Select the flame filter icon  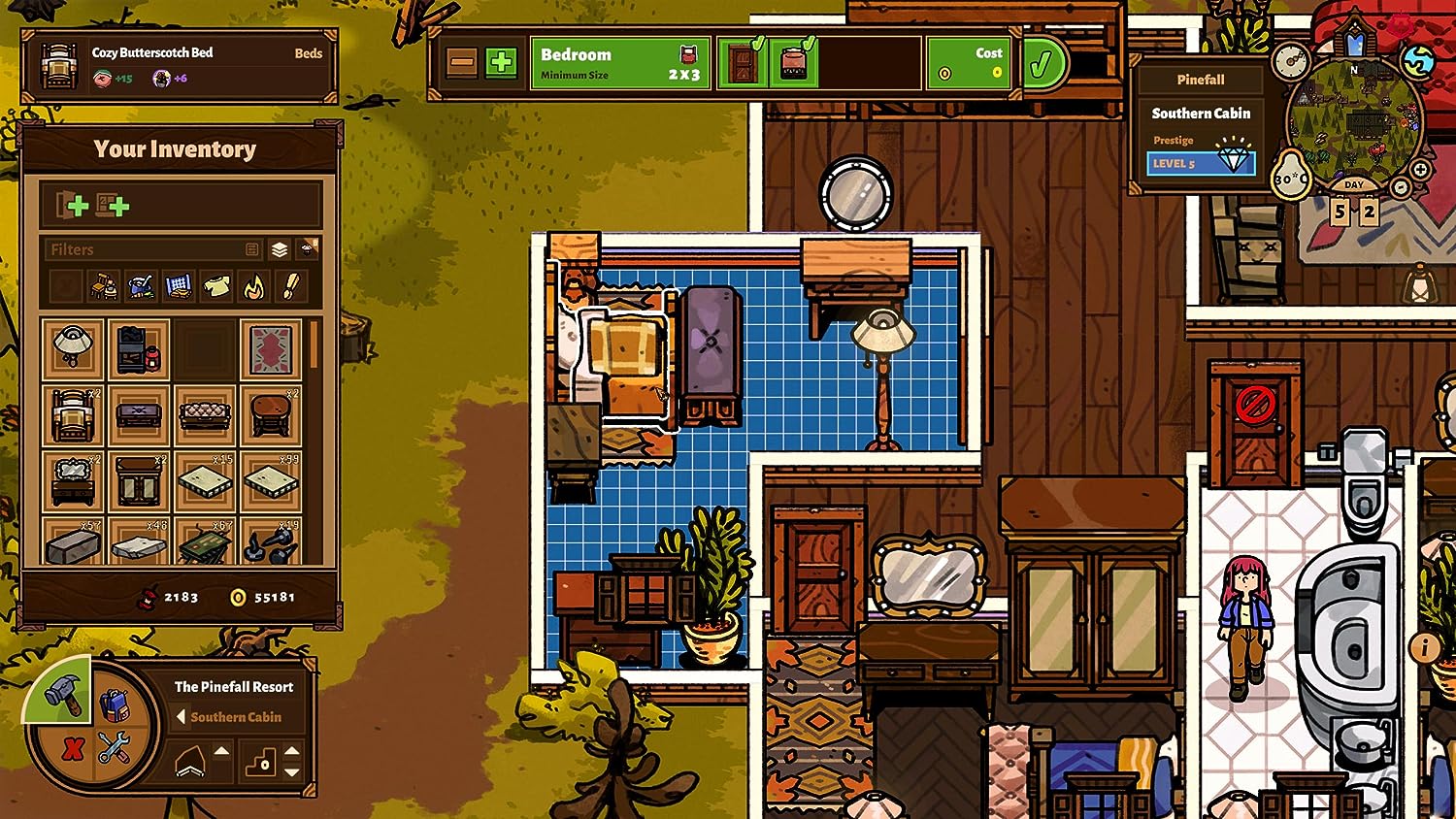coord(252,287)
